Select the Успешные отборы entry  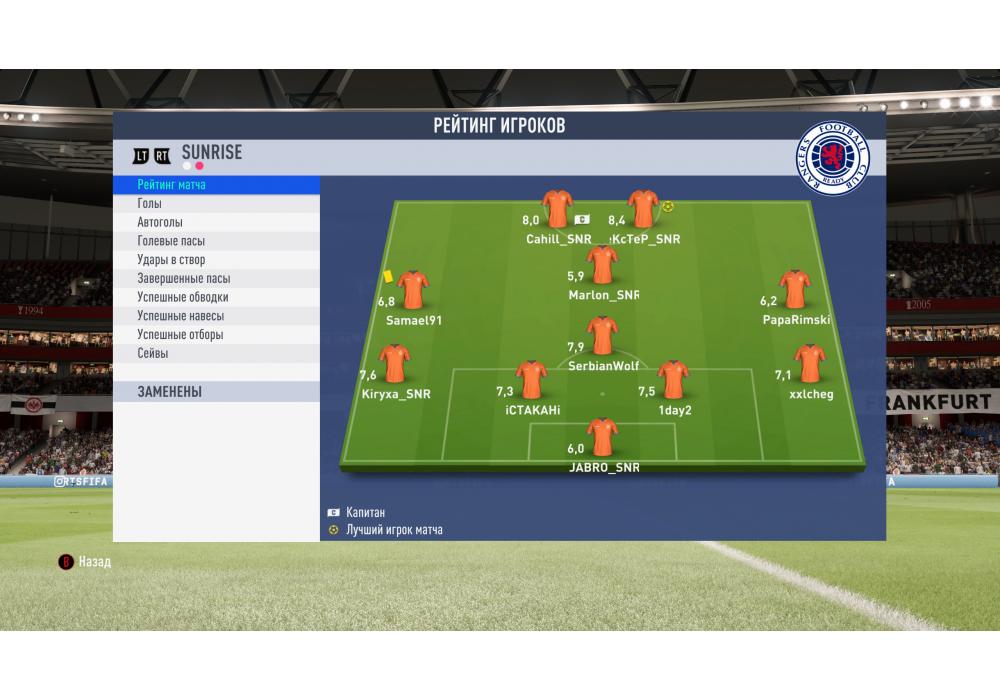[216, 335]
